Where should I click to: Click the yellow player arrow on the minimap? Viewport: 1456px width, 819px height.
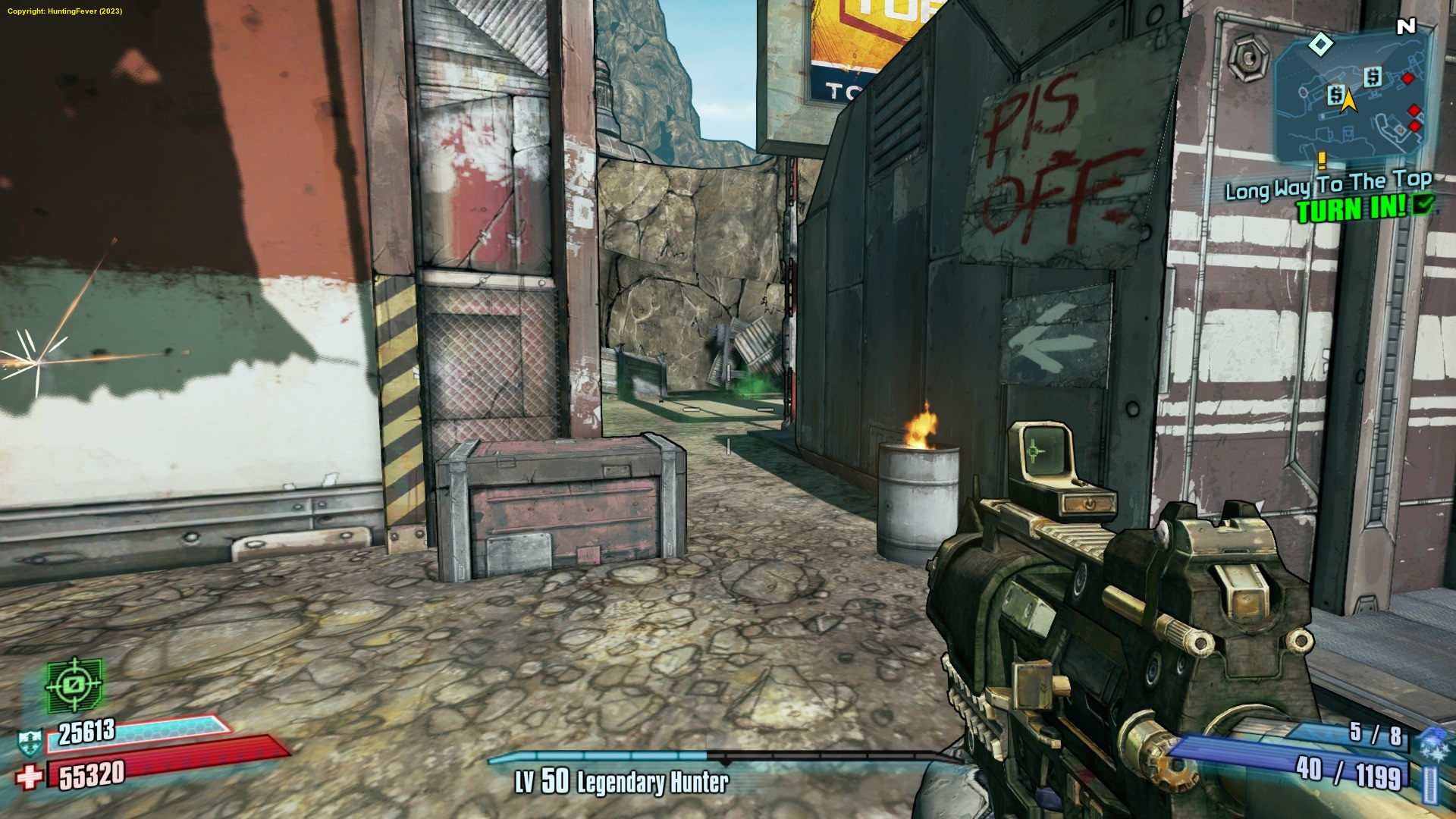click(1348, 99)
